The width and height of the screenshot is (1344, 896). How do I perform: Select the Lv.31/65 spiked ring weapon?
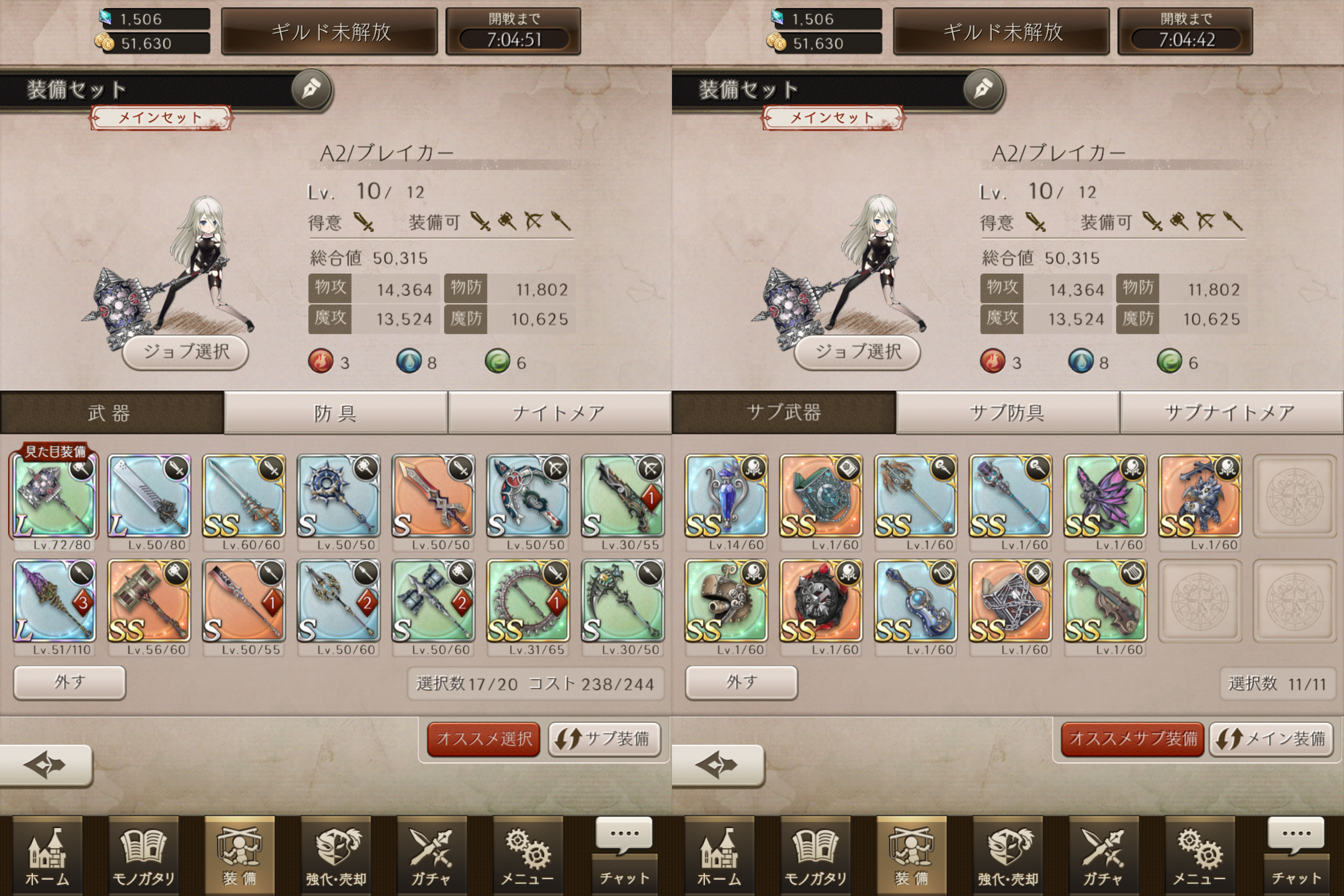(x=528, y=600)
